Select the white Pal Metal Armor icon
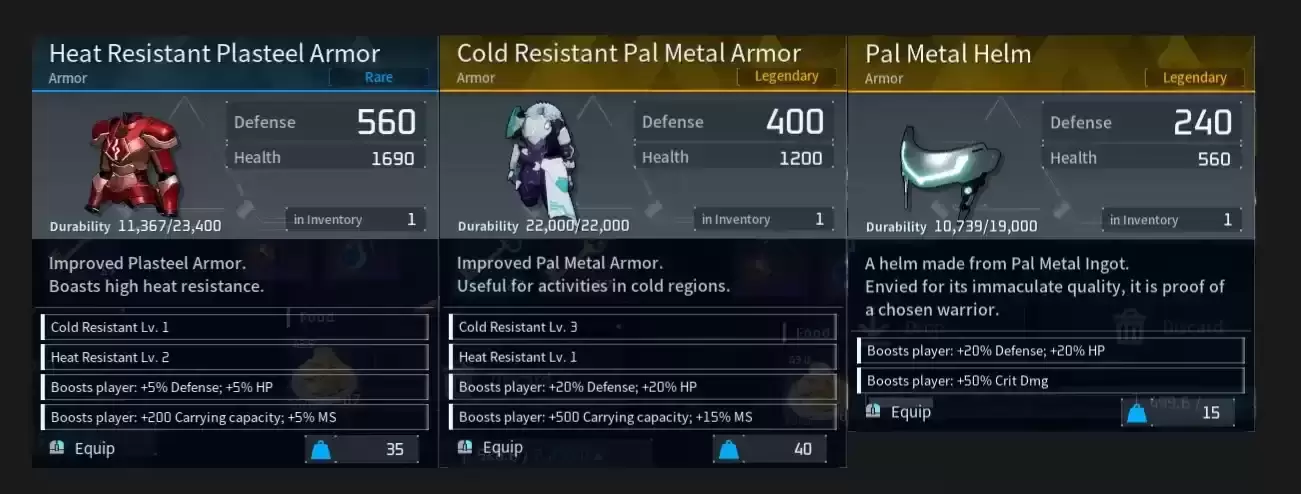The height and width of the screenshot is (494, 1301). [539, 160]
